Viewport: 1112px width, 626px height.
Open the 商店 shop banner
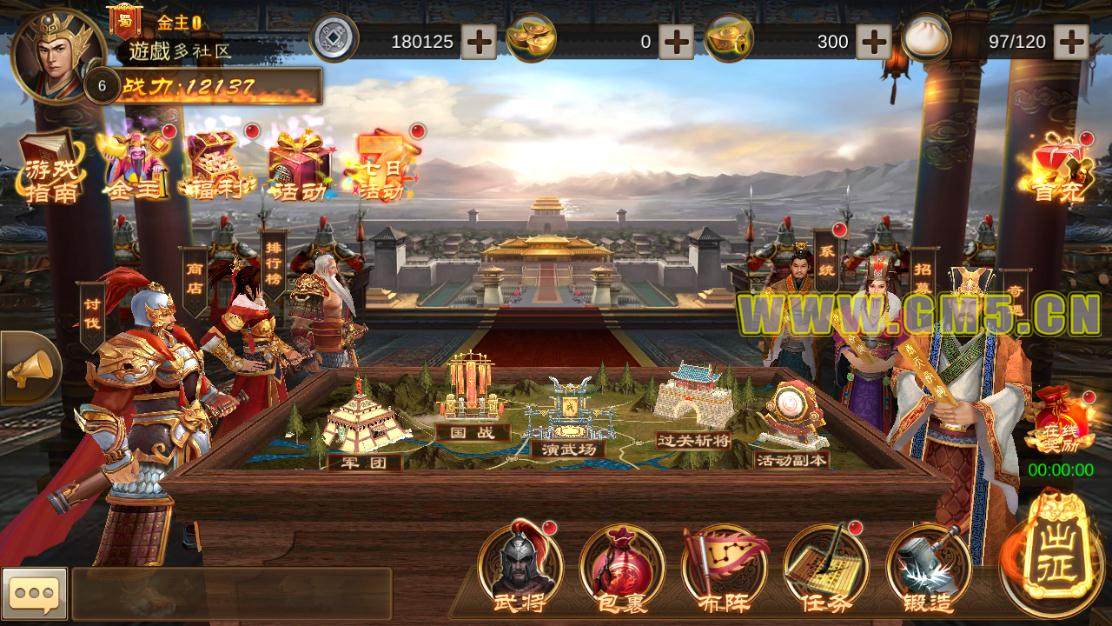click(194, 281)
